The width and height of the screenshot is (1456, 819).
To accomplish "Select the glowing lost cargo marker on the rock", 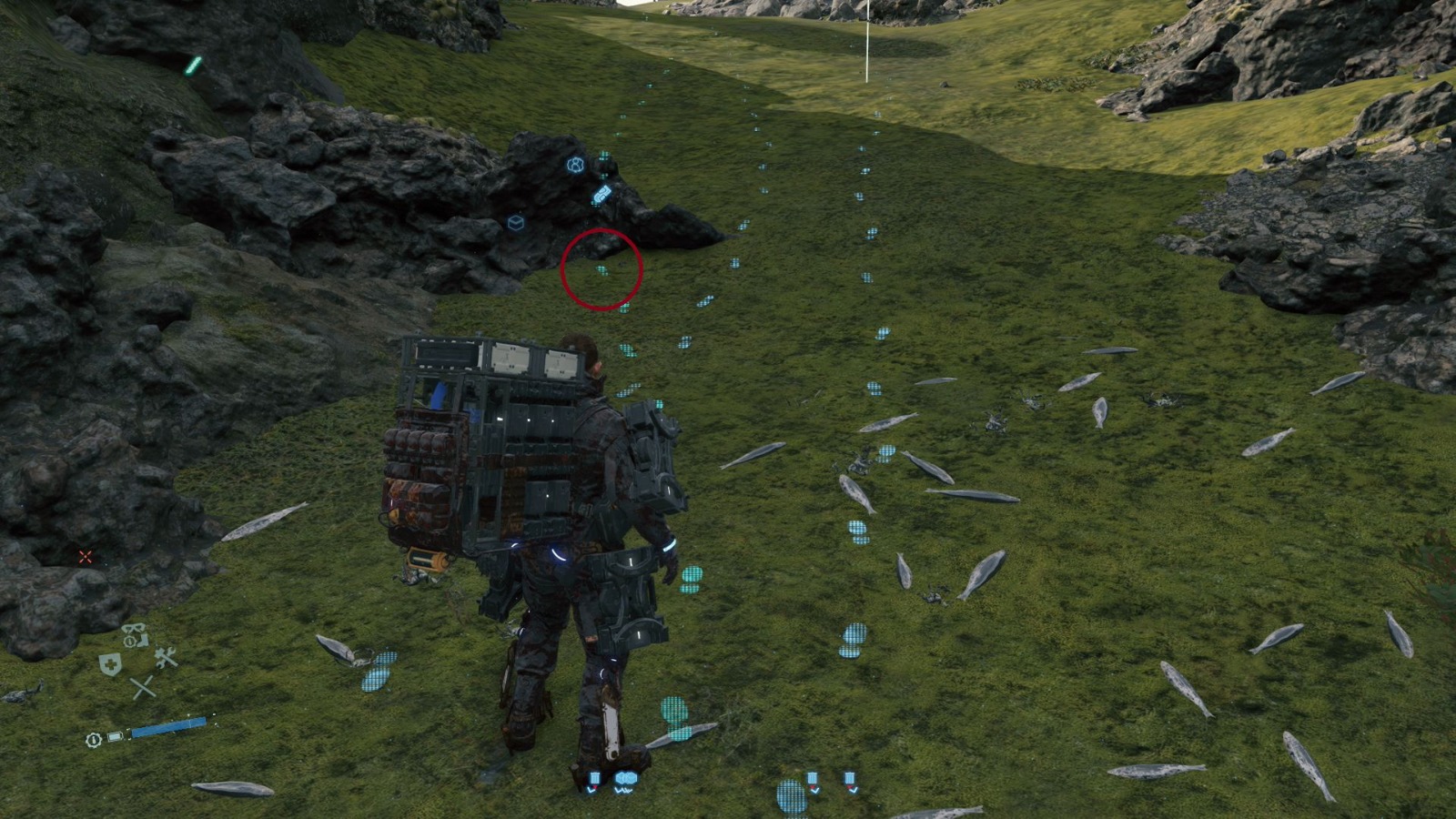I will [x=601, y=193].
